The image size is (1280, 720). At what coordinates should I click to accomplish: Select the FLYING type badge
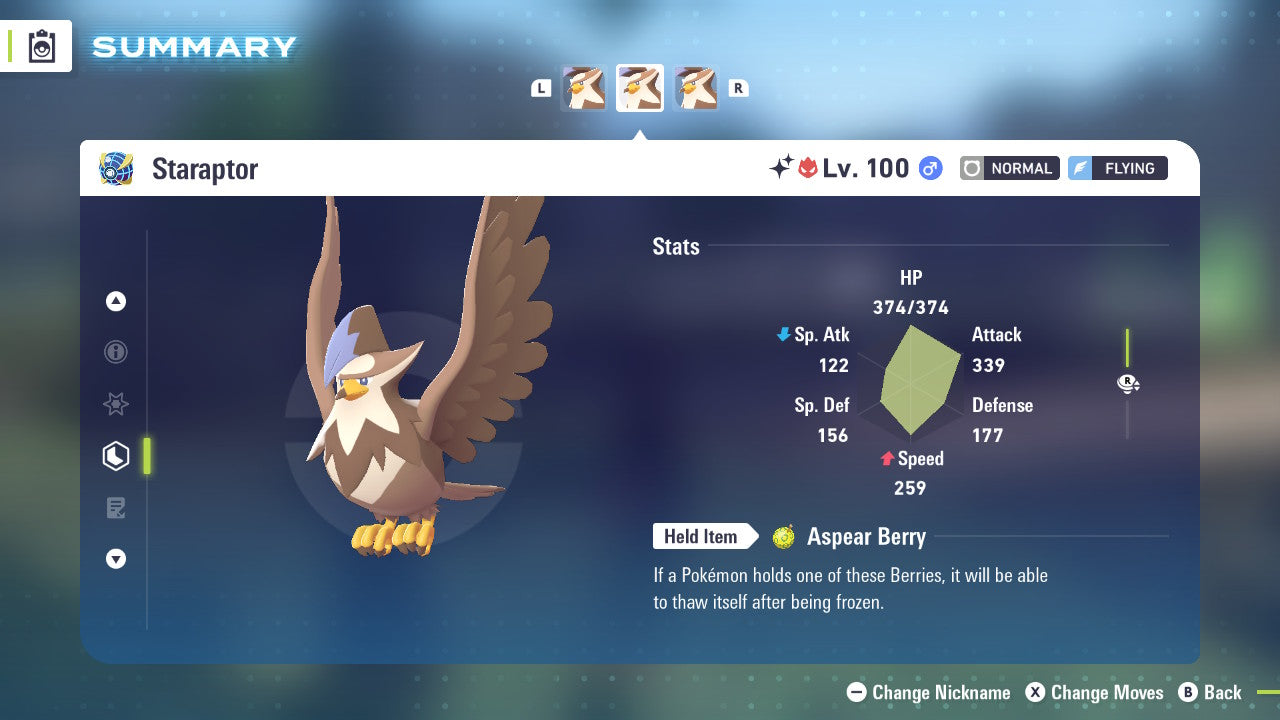tap(1117, 168)
